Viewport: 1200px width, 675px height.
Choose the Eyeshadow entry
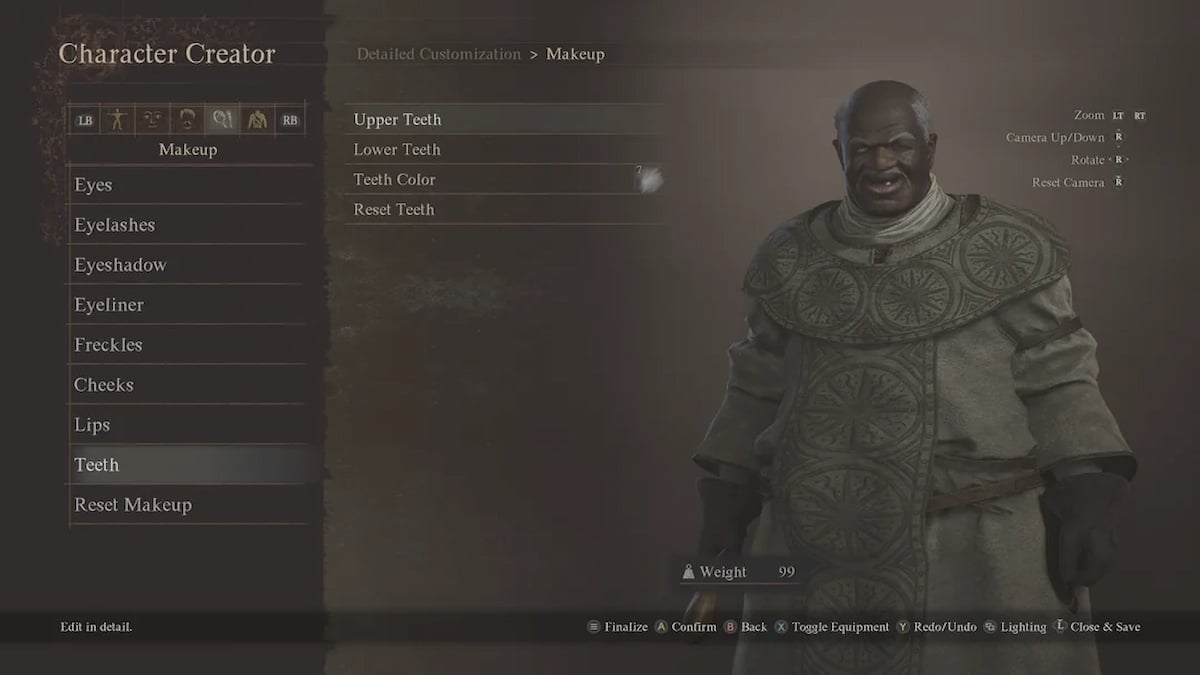(x=120, y=265)
